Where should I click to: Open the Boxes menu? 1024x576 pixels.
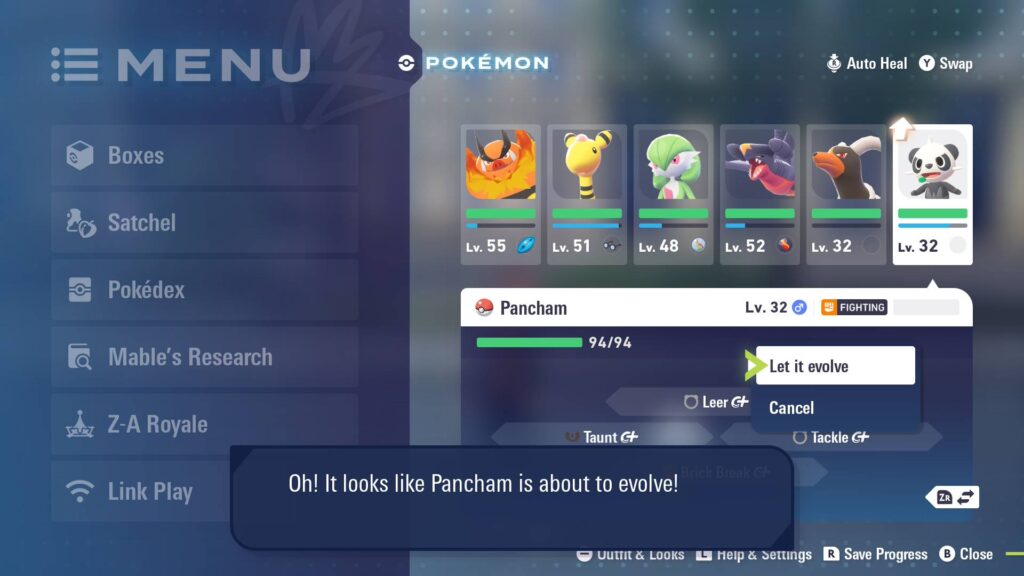204,156
